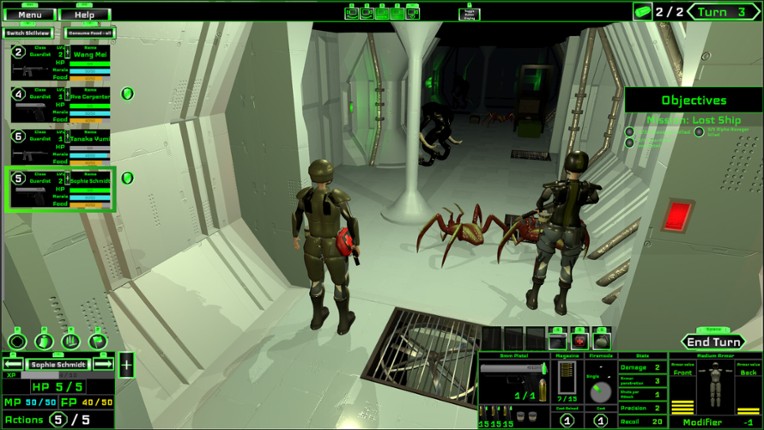This screenshot has width=764, height=430.
Task: Open the Menu button
Action: coord(30,15)
